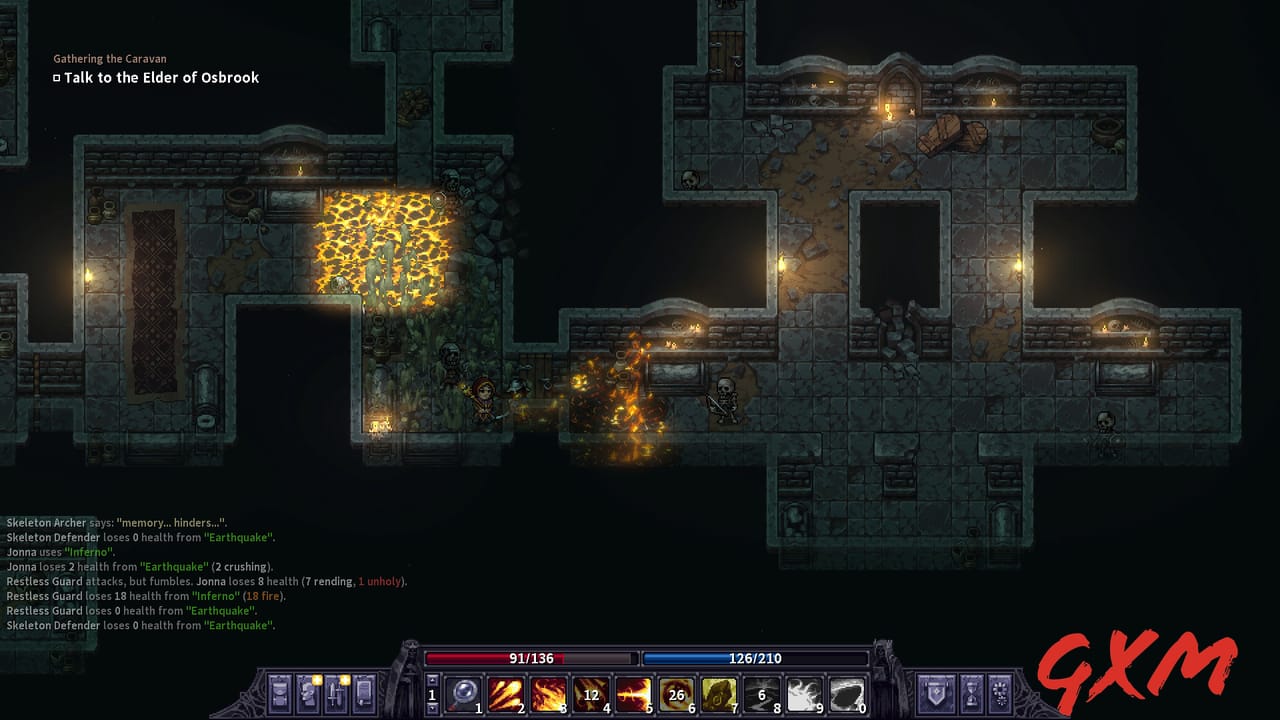Screen dimensions: 1280x720
Task: Select the white smoke skill in slot 9
Action: click(x=804, y=694)
